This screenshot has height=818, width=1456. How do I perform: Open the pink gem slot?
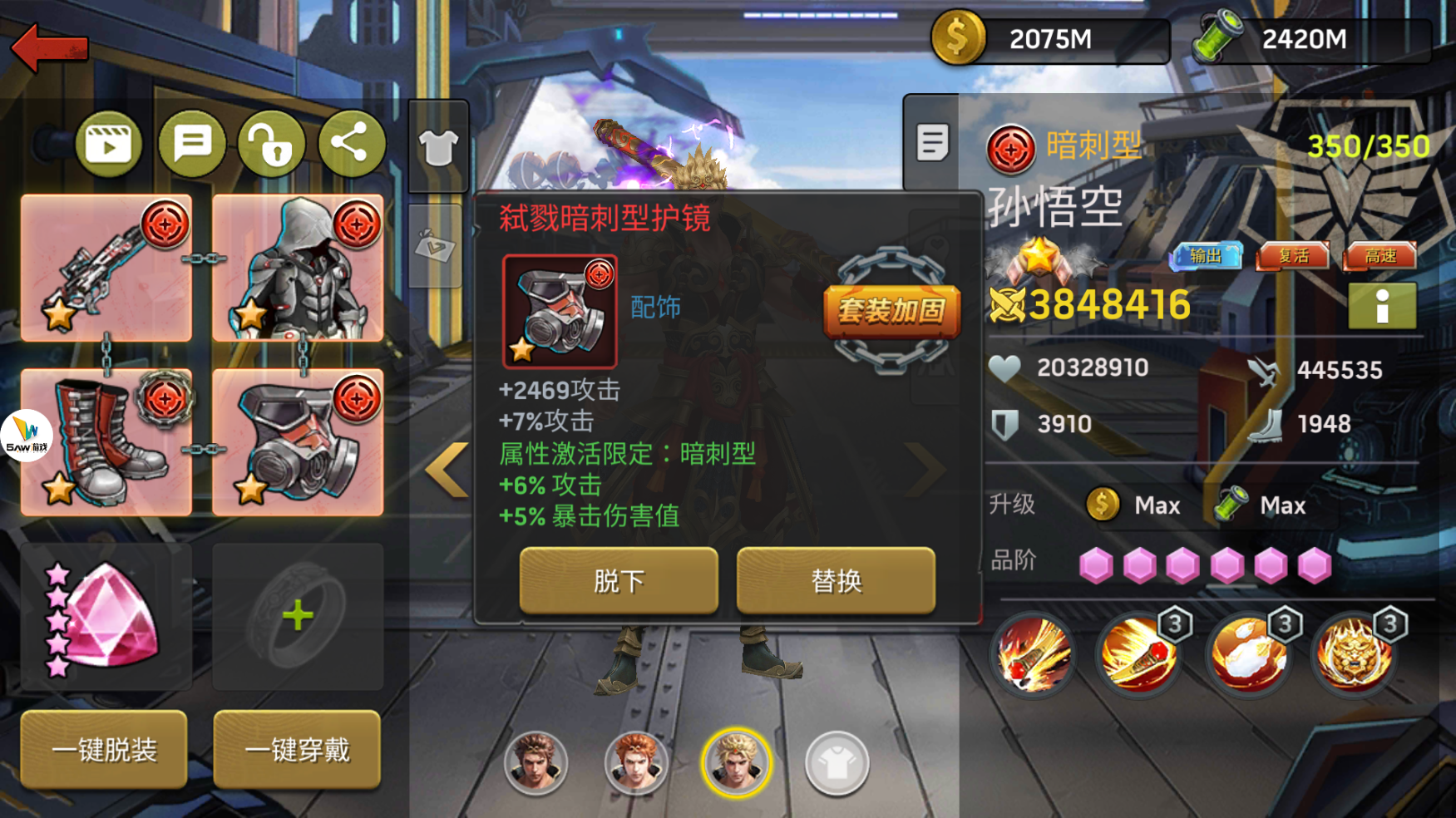(106, 617)
